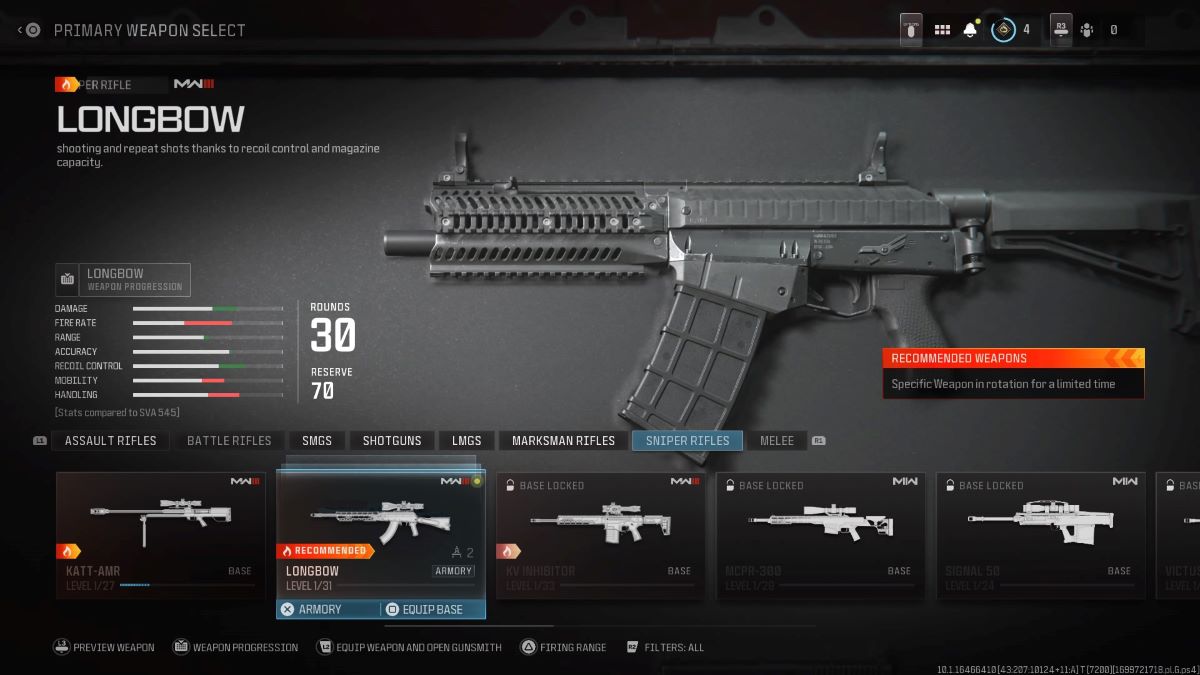Show the Shotguns category
Image resolution: width=1200 pixels, height=675 pixels.
[x=392, y=441]
